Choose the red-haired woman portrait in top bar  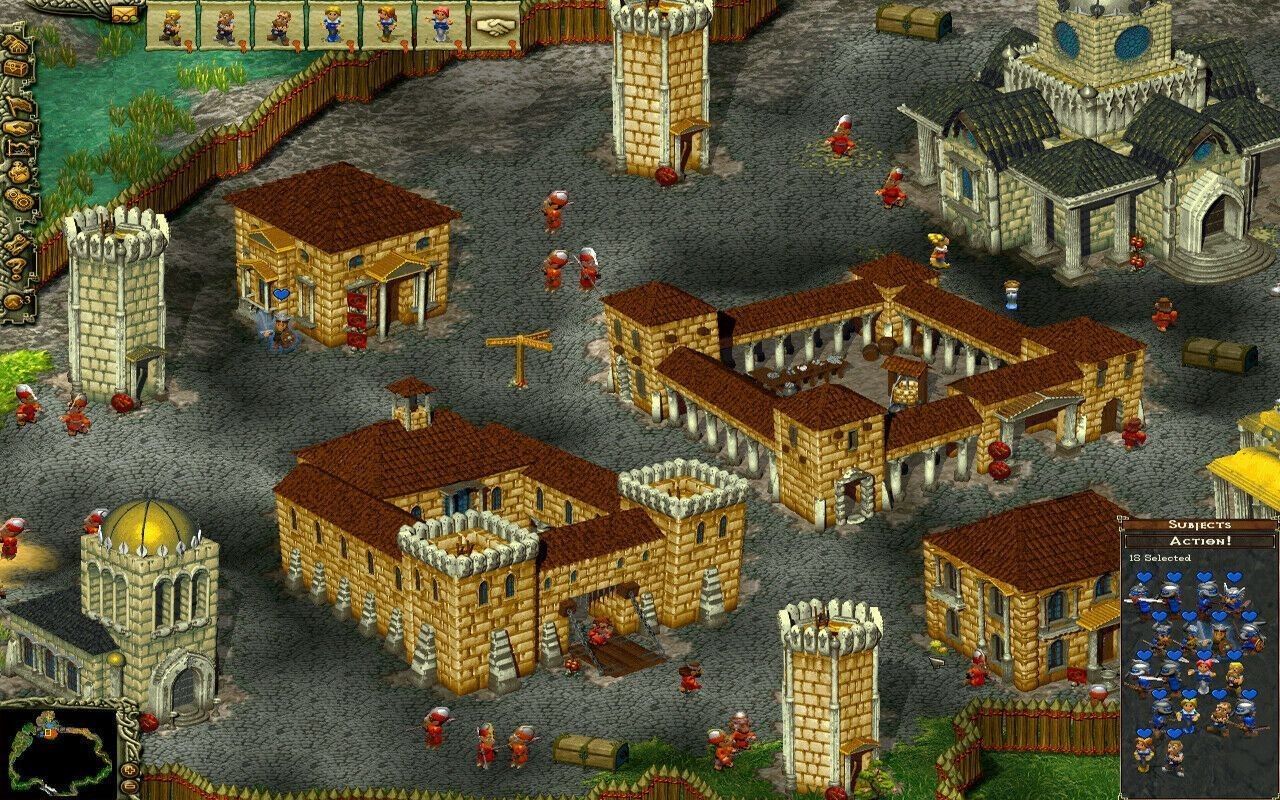point(441,25)
